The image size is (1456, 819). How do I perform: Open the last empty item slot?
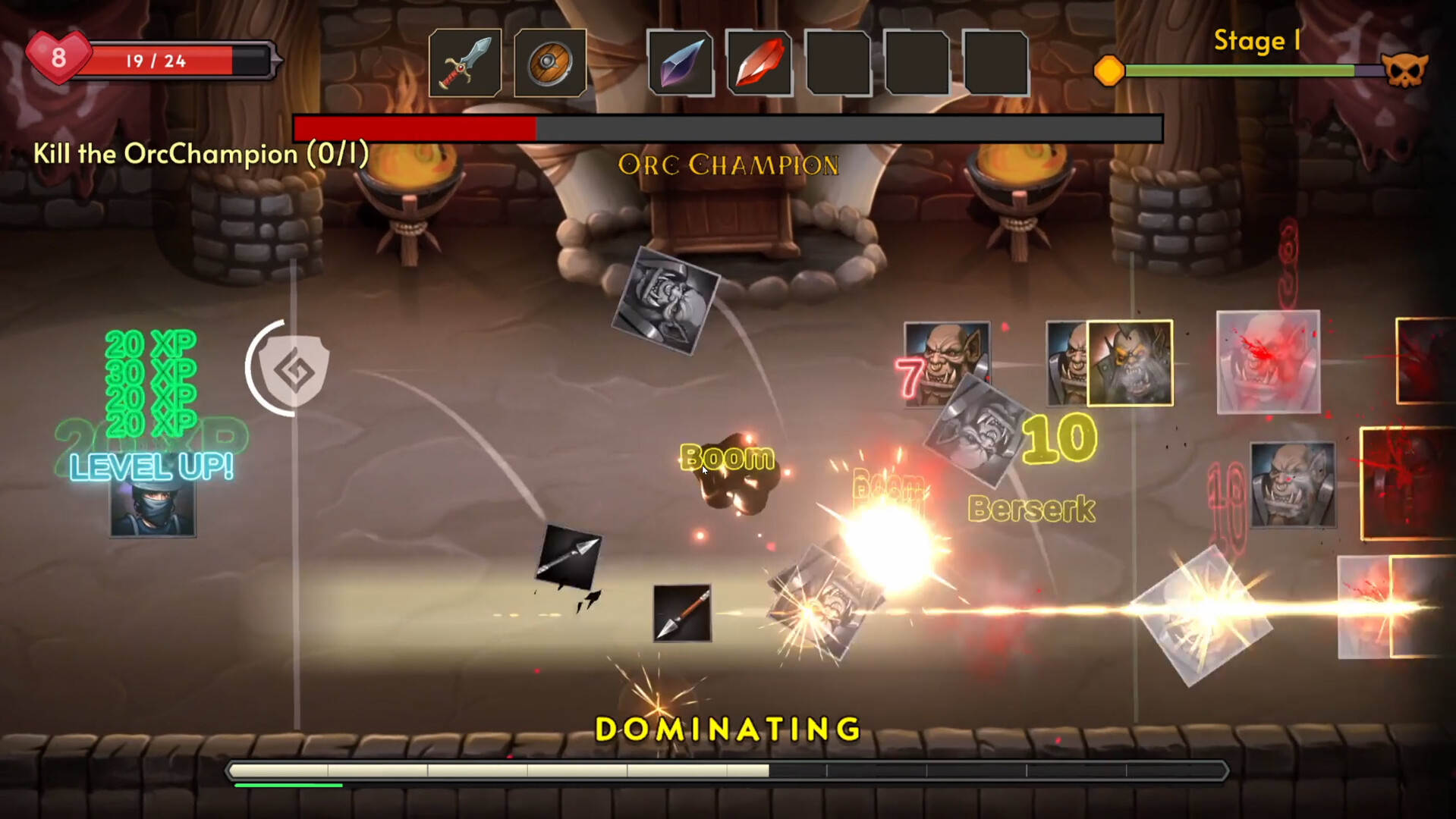997,63
